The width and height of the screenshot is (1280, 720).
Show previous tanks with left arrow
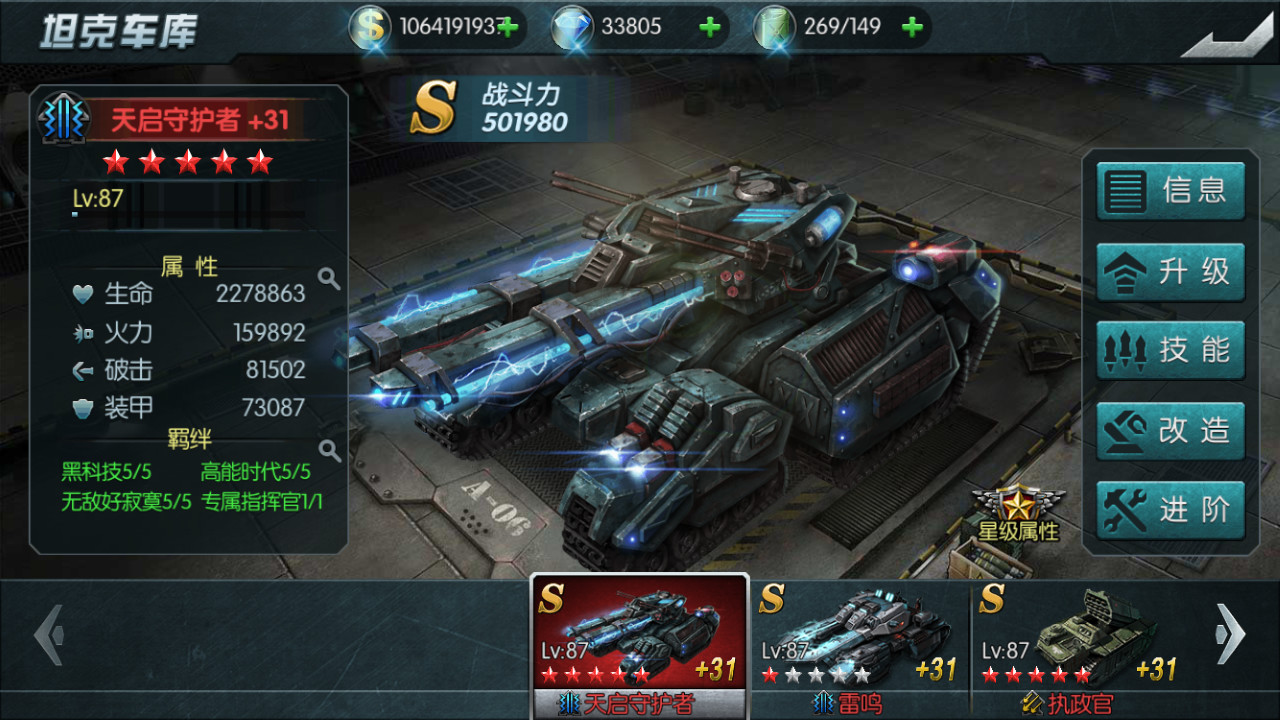click(48, 634)
